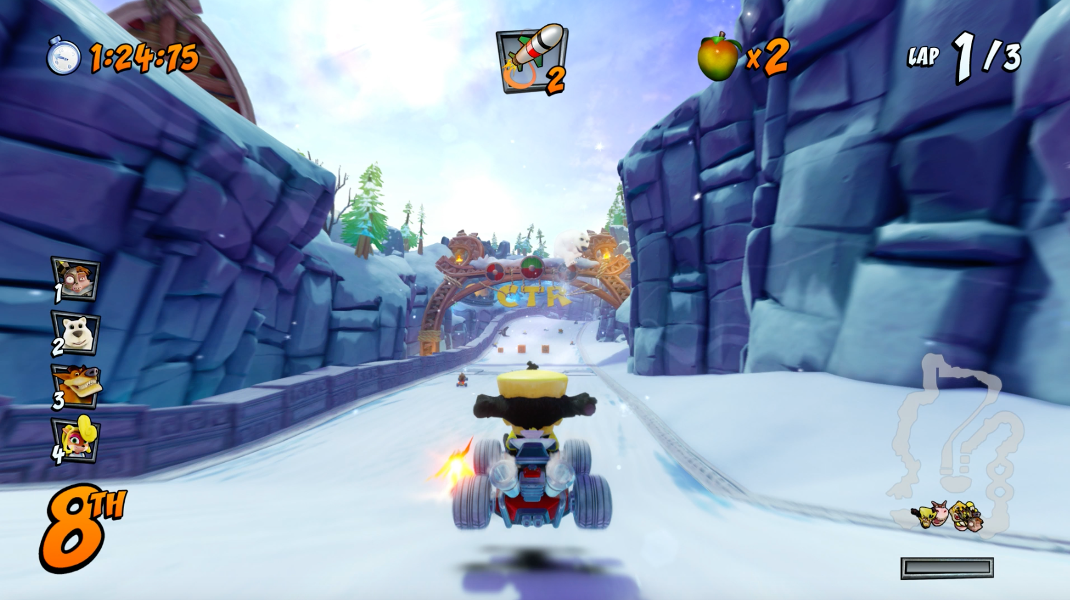The height and width of the screenshot is (600, 1070).
Task: Use the missile item in the weapon slot
Action: (531, 58)
